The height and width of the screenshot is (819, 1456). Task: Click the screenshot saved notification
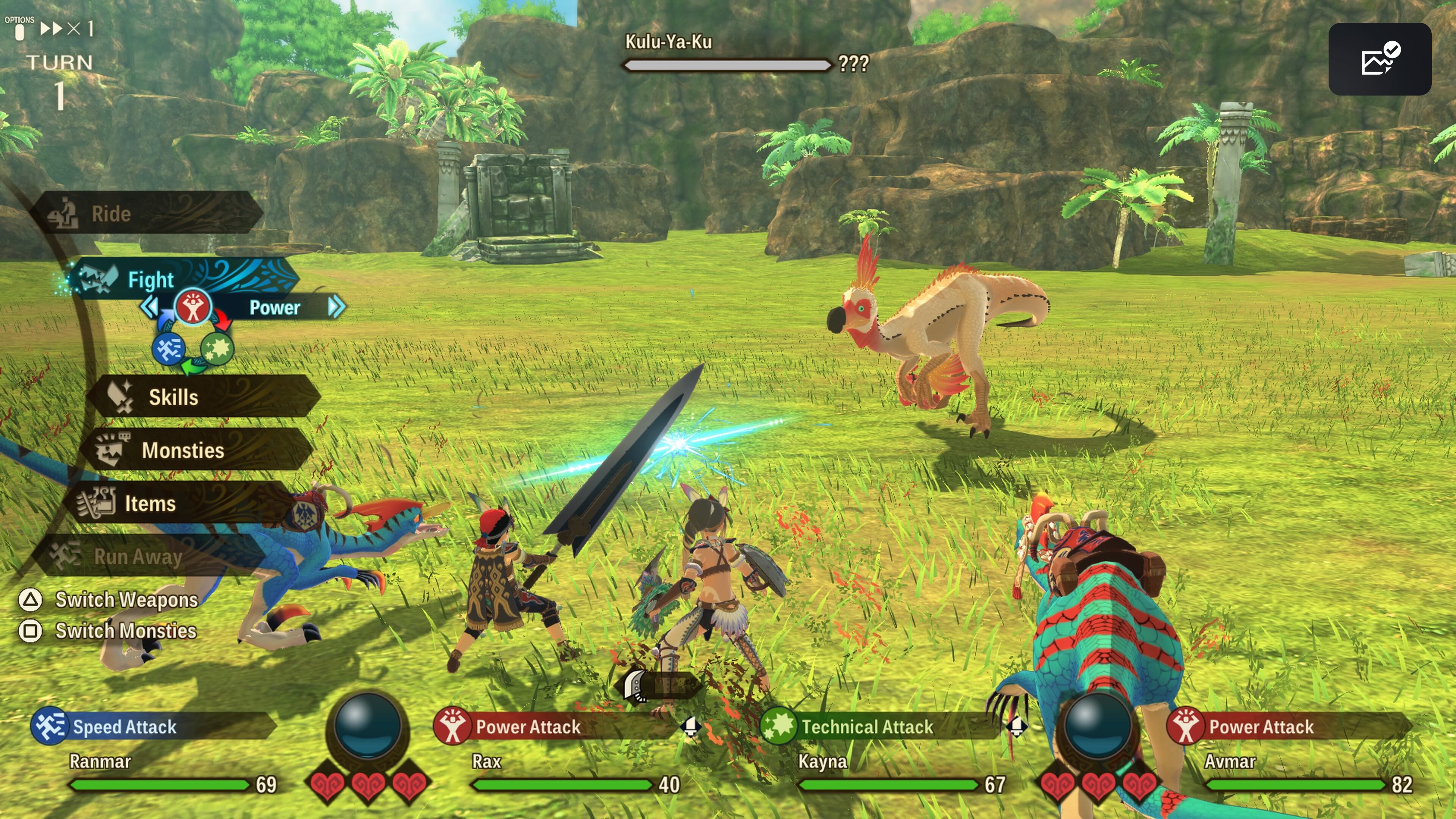click(1379, 60)
